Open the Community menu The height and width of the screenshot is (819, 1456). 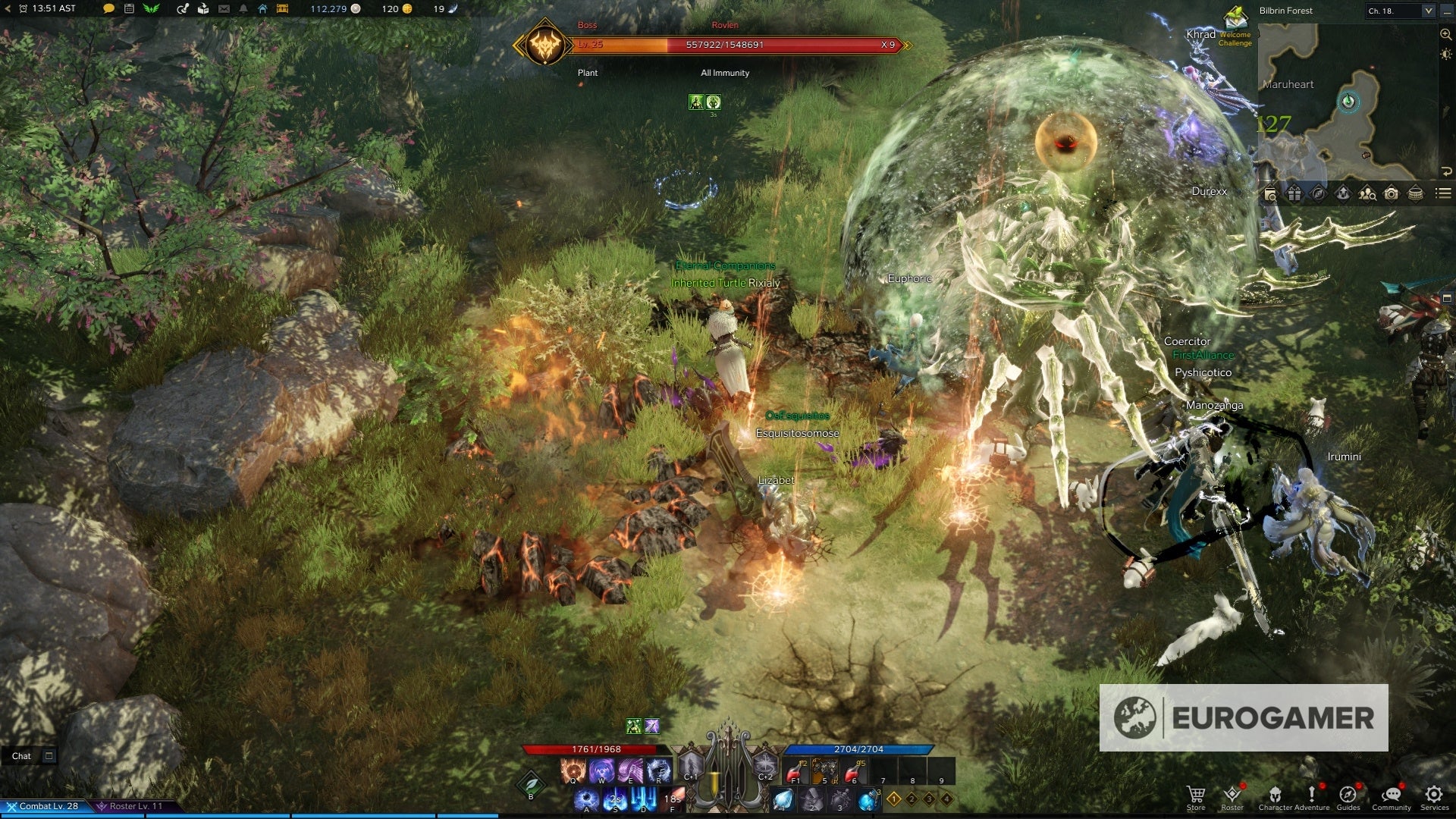coord(1391,795)
